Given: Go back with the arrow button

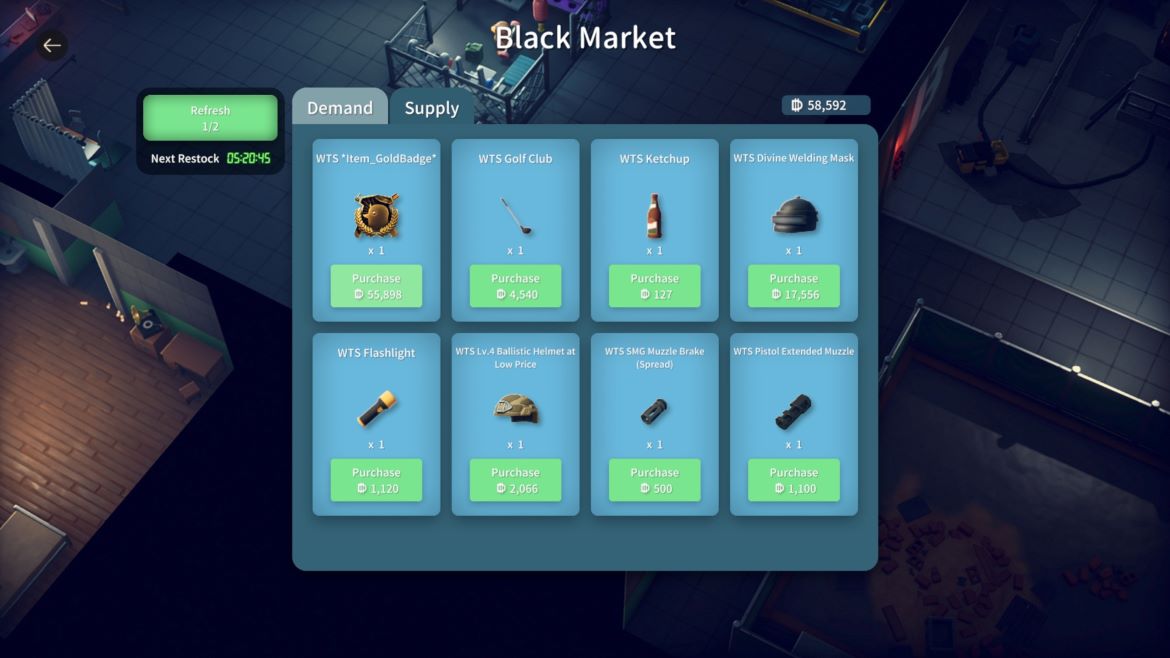Looking at the screenshot, I should 52,45.
